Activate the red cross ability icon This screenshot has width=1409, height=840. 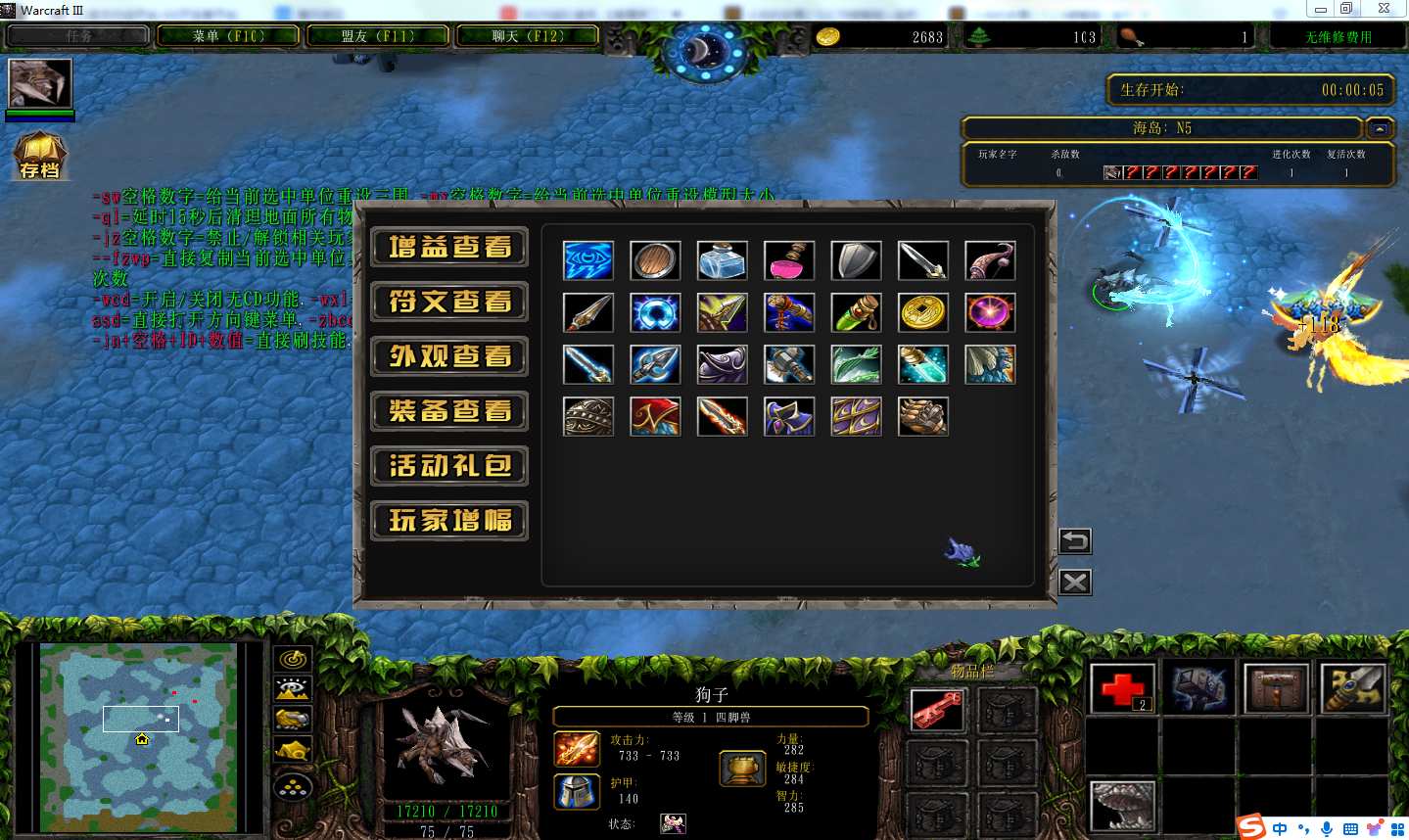(x=1122, y=688)
